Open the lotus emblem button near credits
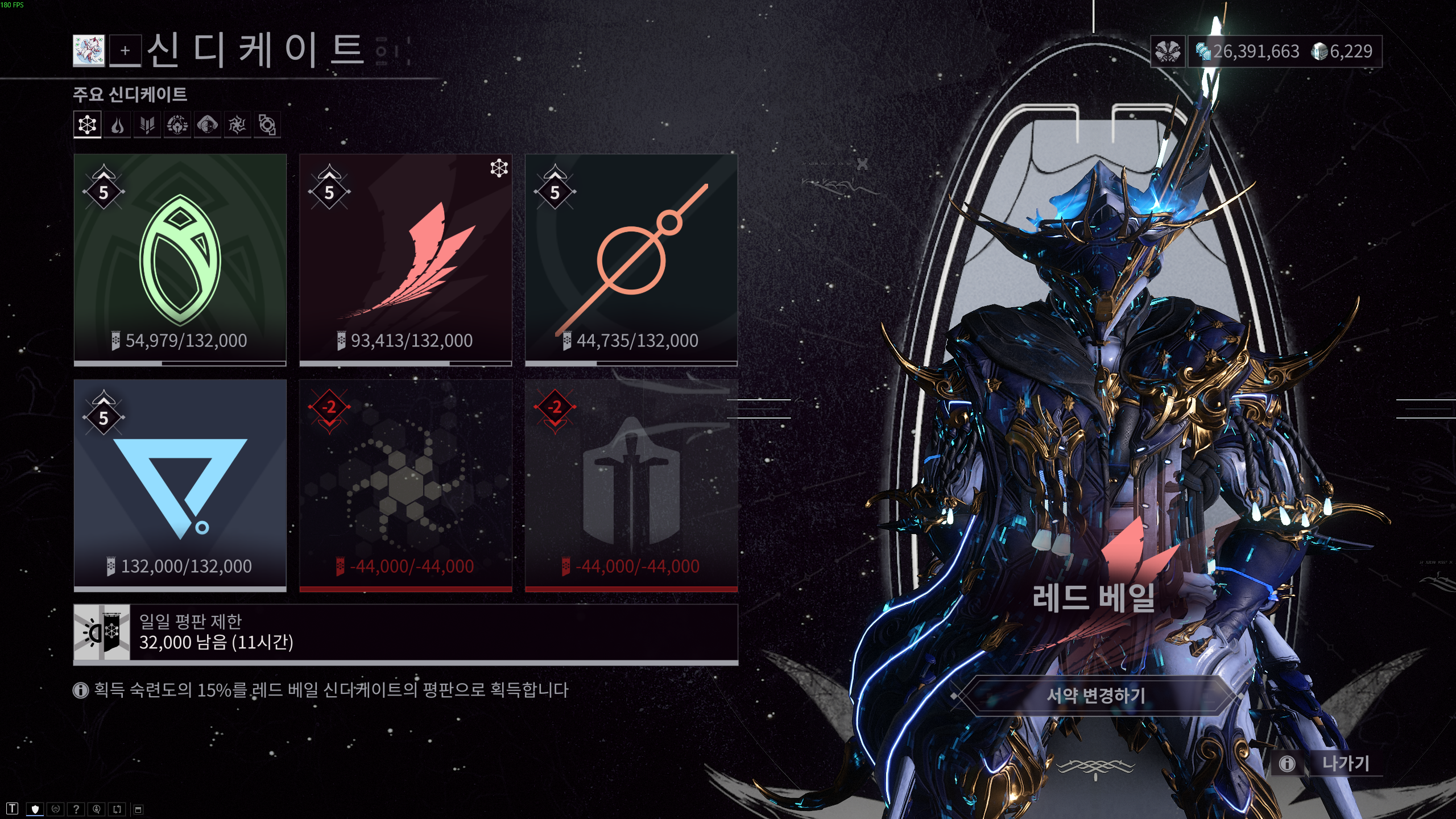Screen dimensions: 1456x819 1168,52
